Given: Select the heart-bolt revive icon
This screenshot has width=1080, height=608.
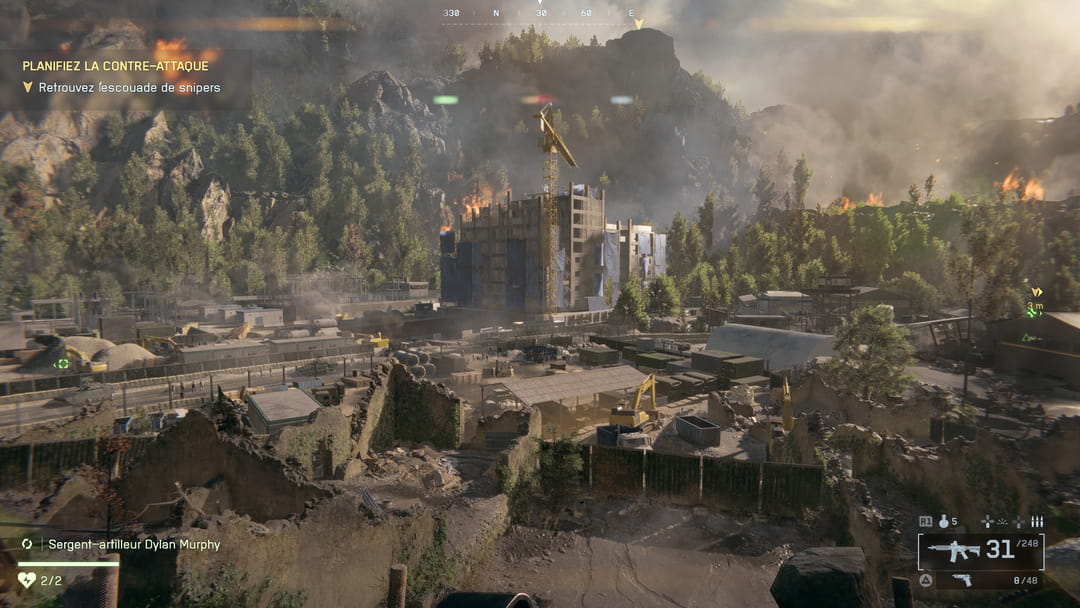Looking at the screenshot, I should click(x=27, y=579).
